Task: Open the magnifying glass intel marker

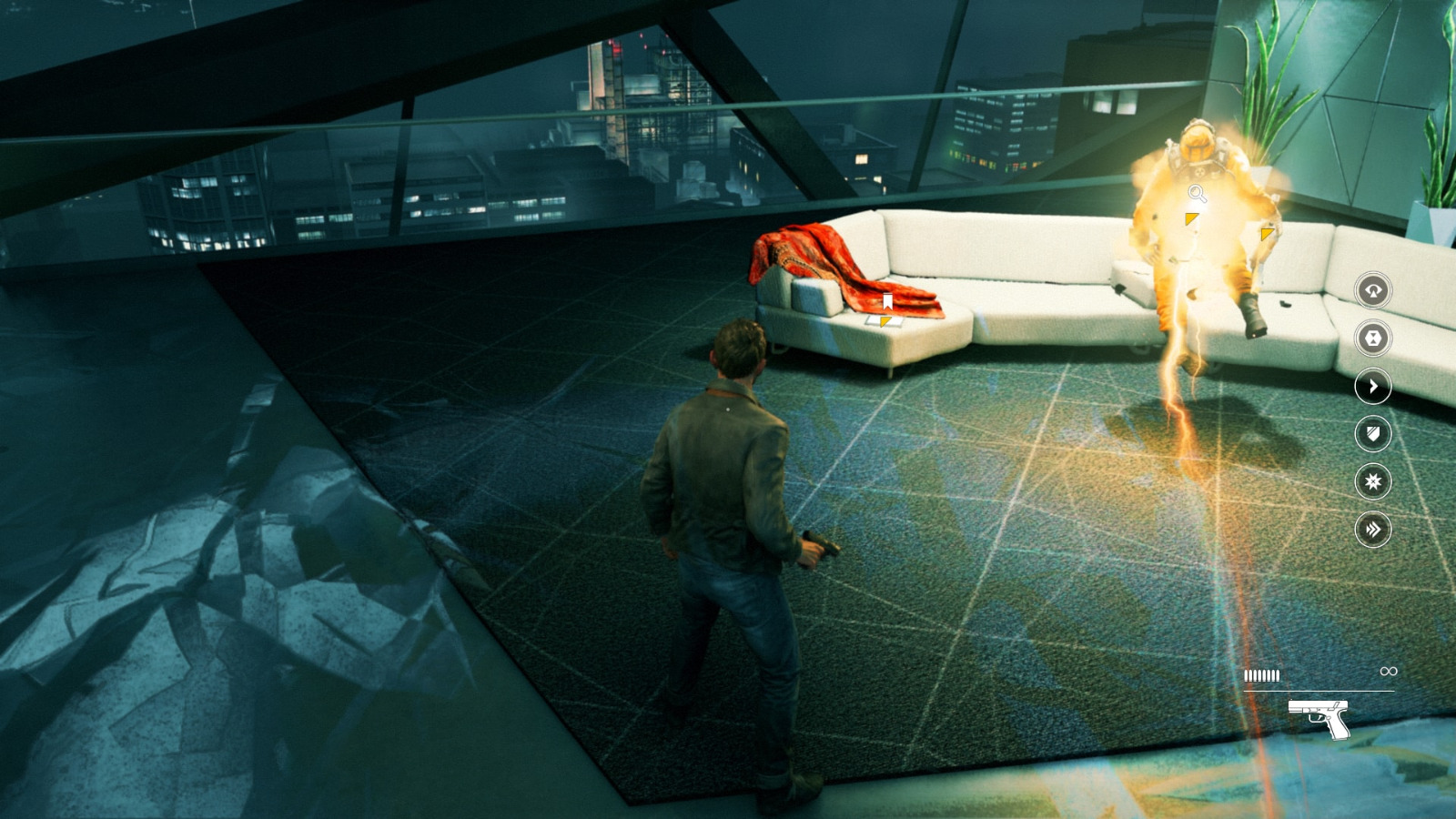Action: coord(1198,193)
